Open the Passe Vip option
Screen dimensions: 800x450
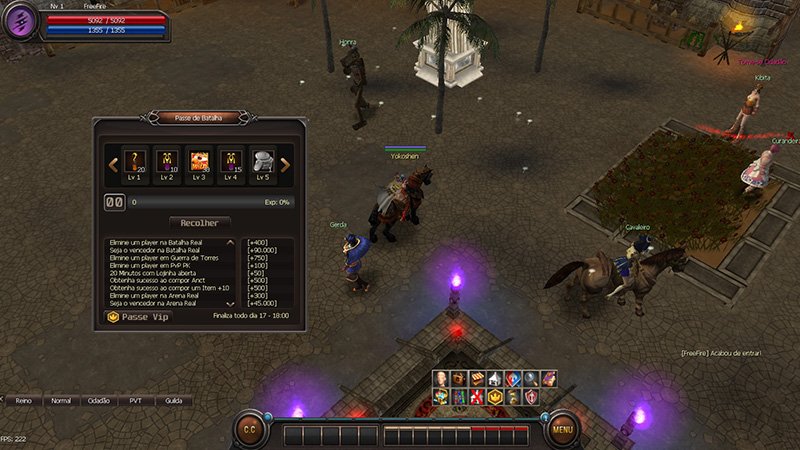coord(138,316)
